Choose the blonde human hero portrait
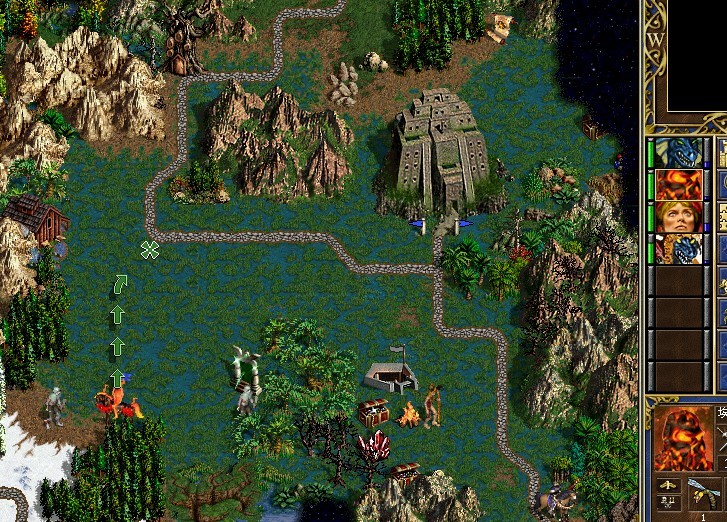 point(680,217)
